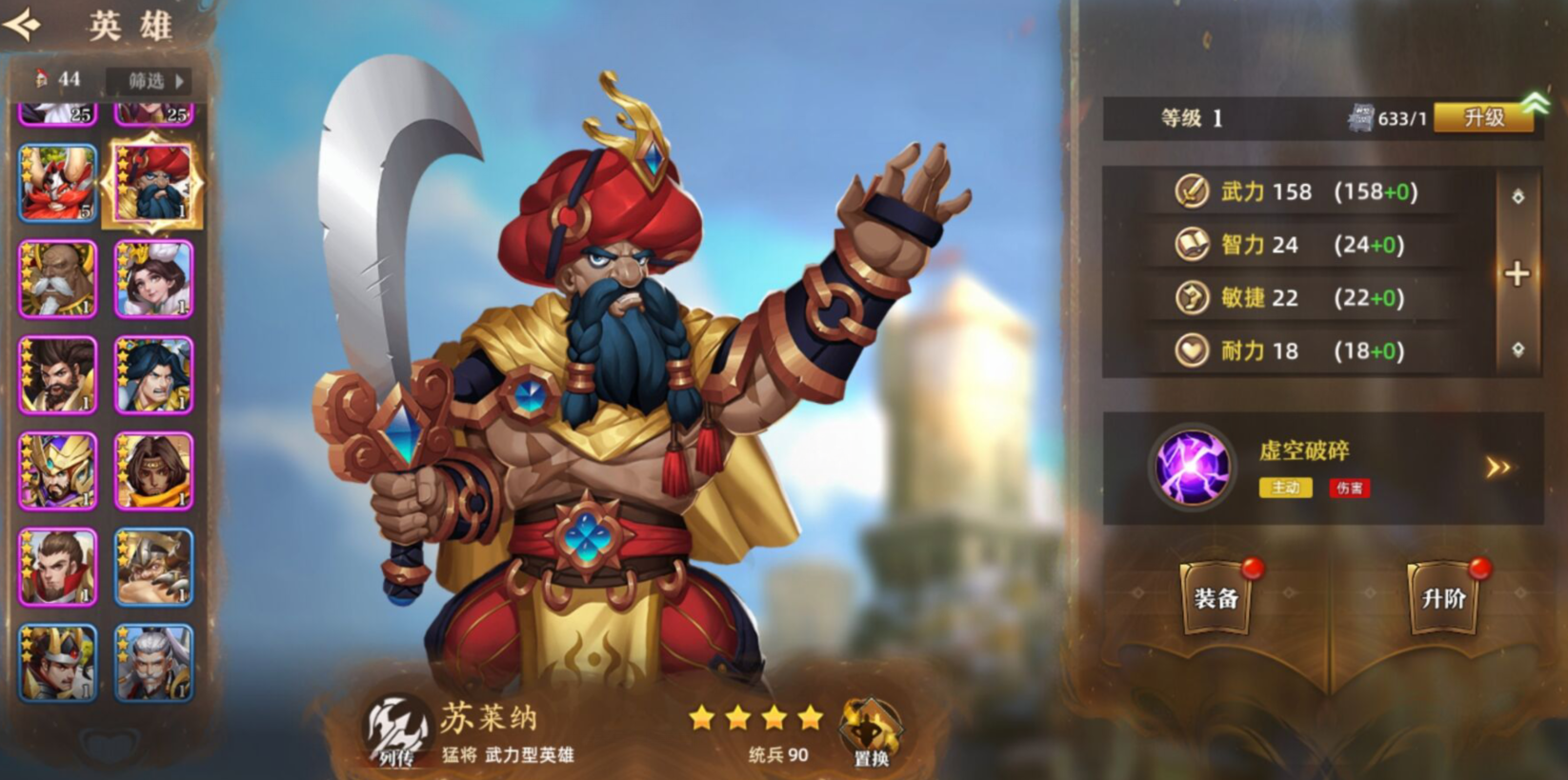Viewport: 1568px width, 780px height.
Task: Open the 筛选 filter dropdown
Action: tap(152, 81)
